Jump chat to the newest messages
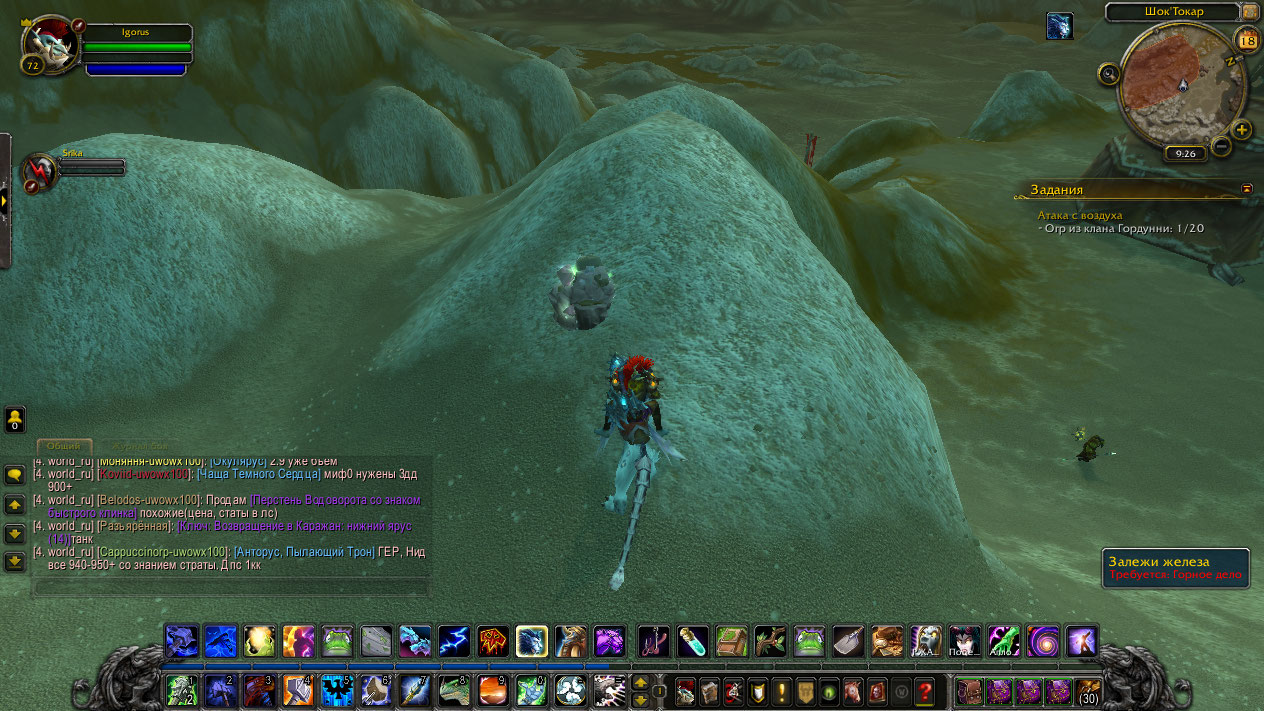 pos(15,562)
